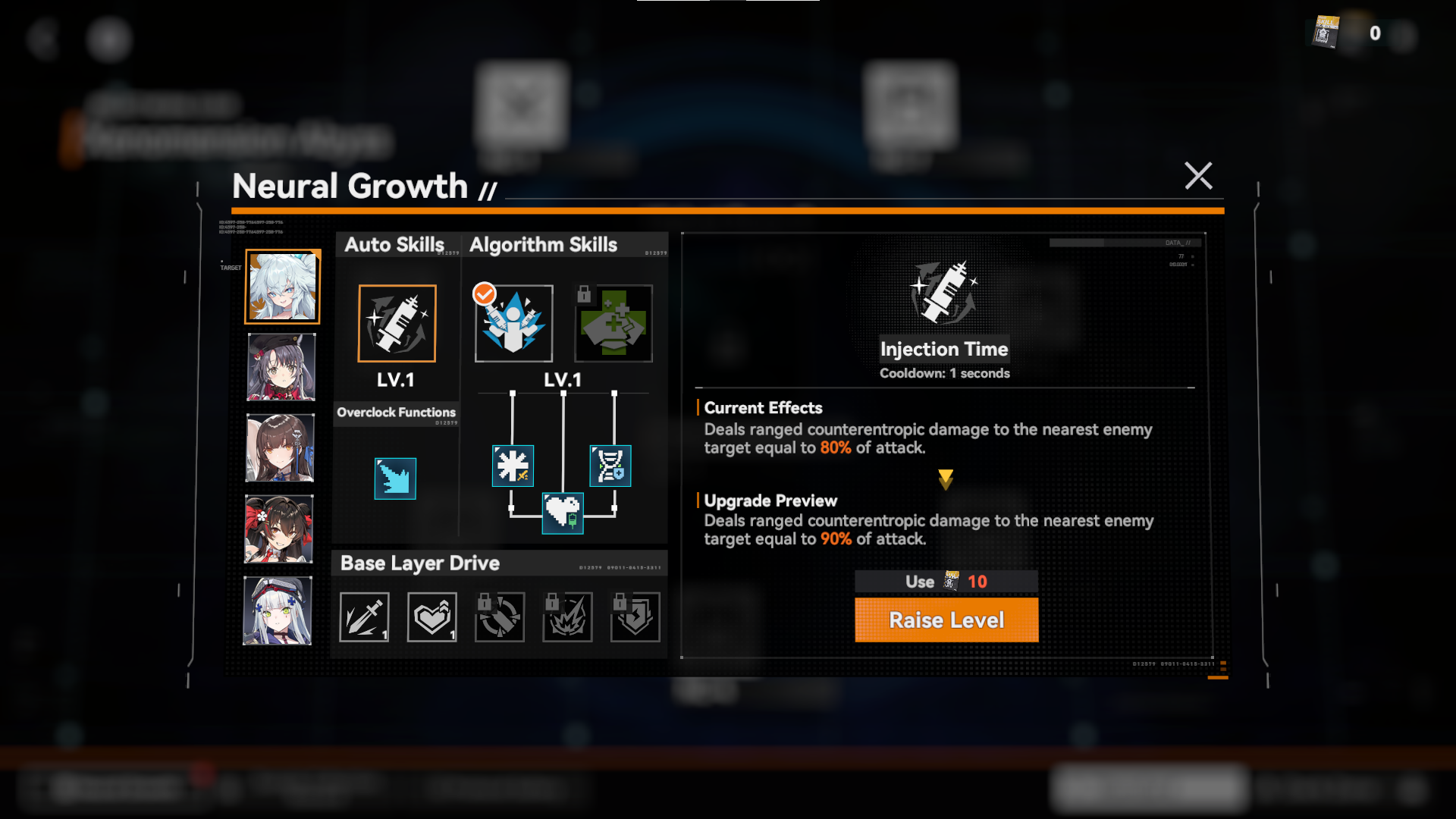Select the locked explosion drive slot
Image resolution: width=1456 pixels, height=819 pixels.
click(x=567, y=617)
